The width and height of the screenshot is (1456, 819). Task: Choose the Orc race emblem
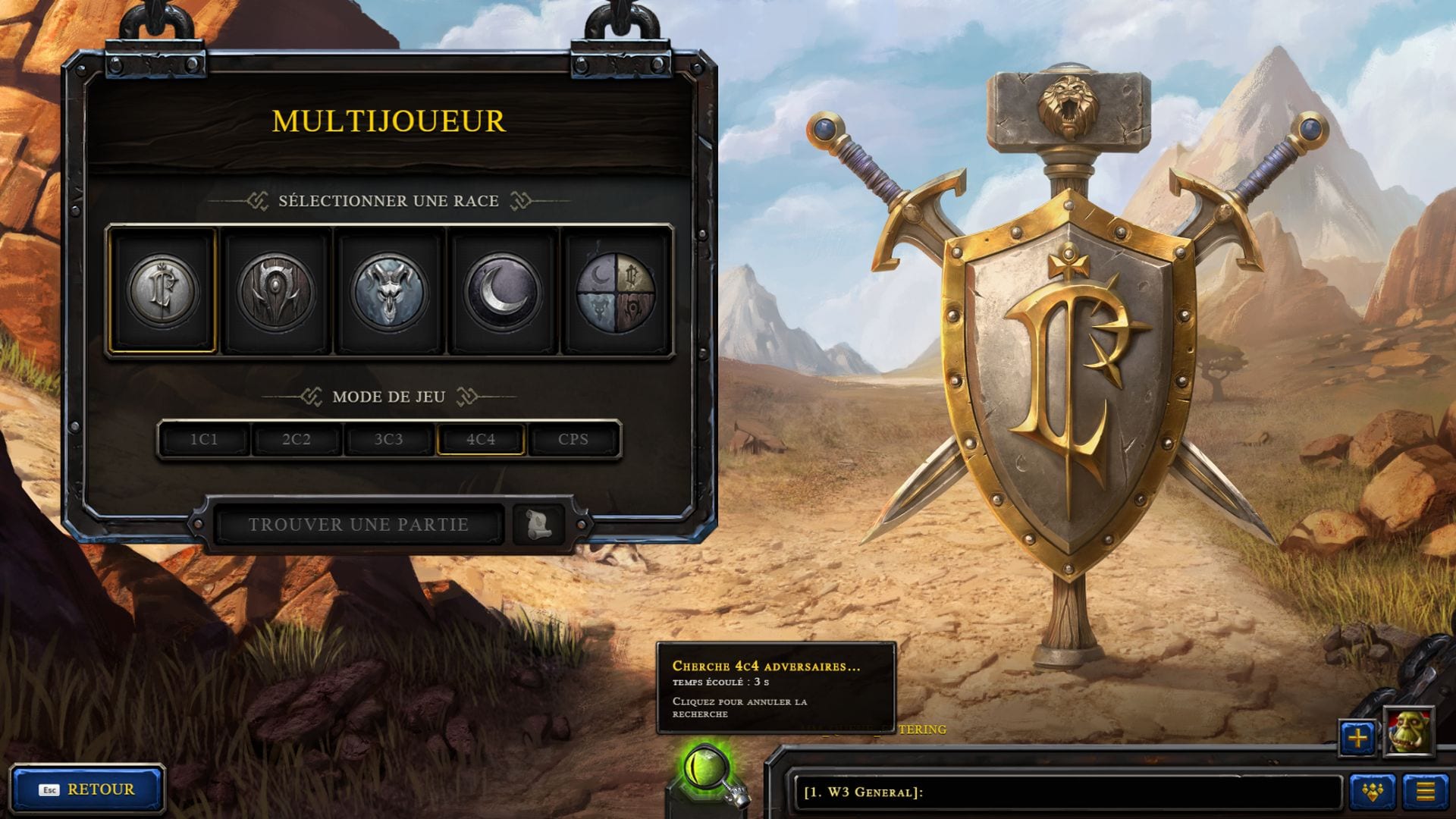tap(276, 291)
